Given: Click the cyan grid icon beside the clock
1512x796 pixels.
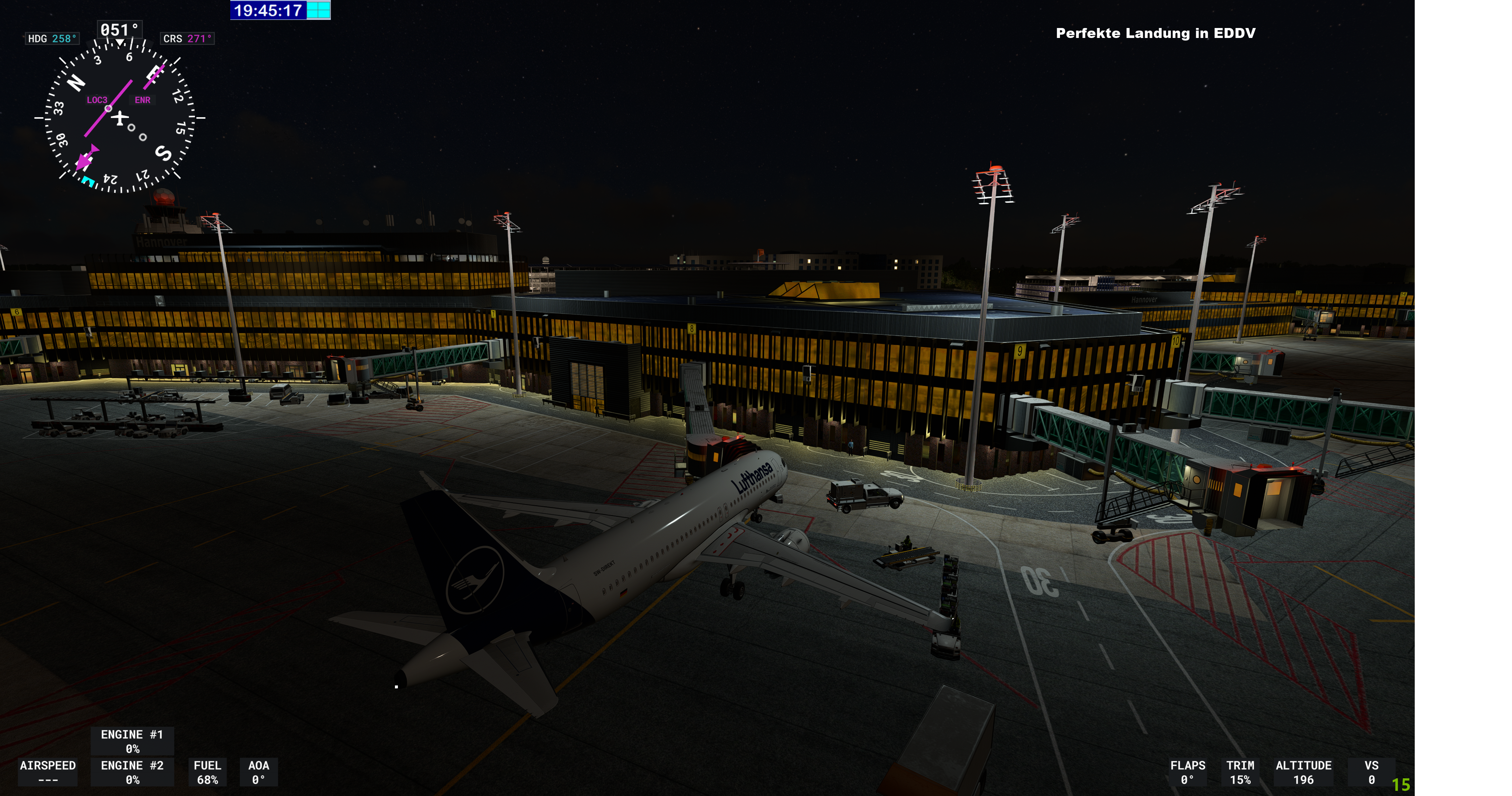Looking at the screenshot, I should pos(318,10).
